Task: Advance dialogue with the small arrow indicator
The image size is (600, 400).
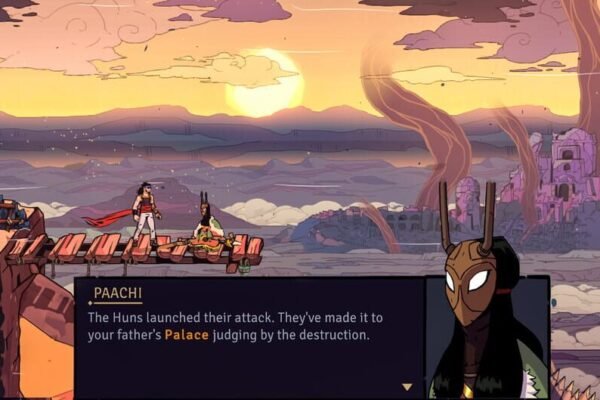Action: (x=406, y=386)
